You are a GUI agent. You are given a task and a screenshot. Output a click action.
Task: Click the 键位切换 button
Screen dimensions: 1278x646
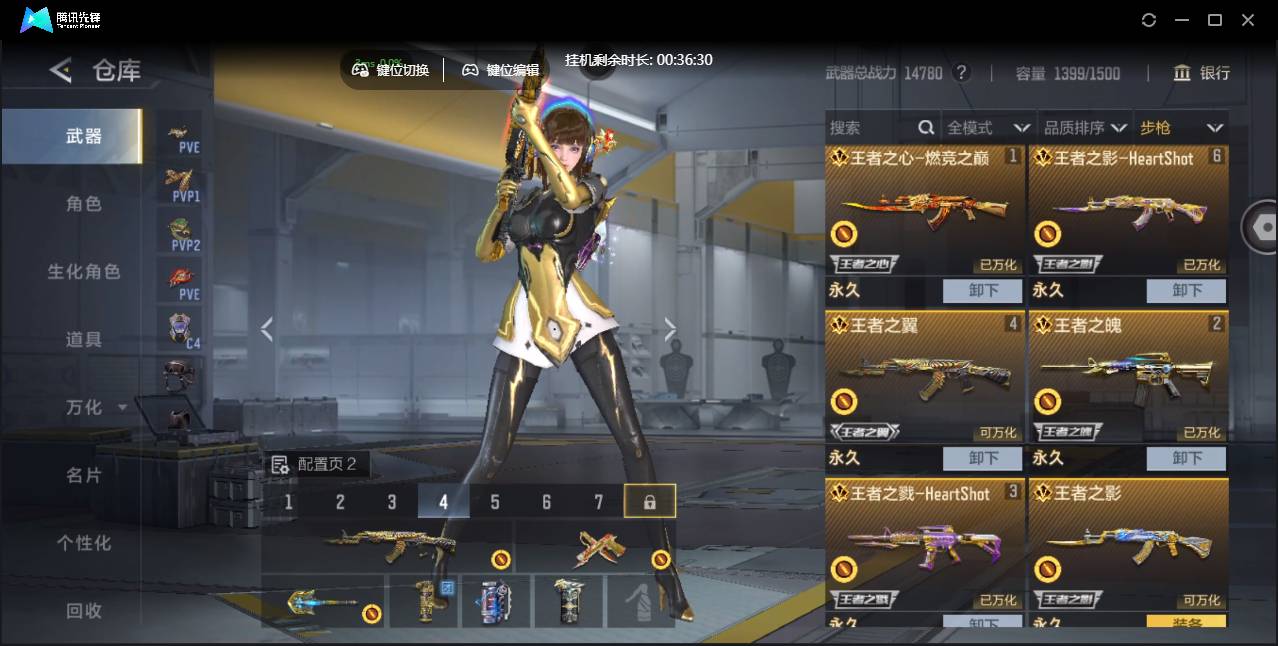(391, 70)
